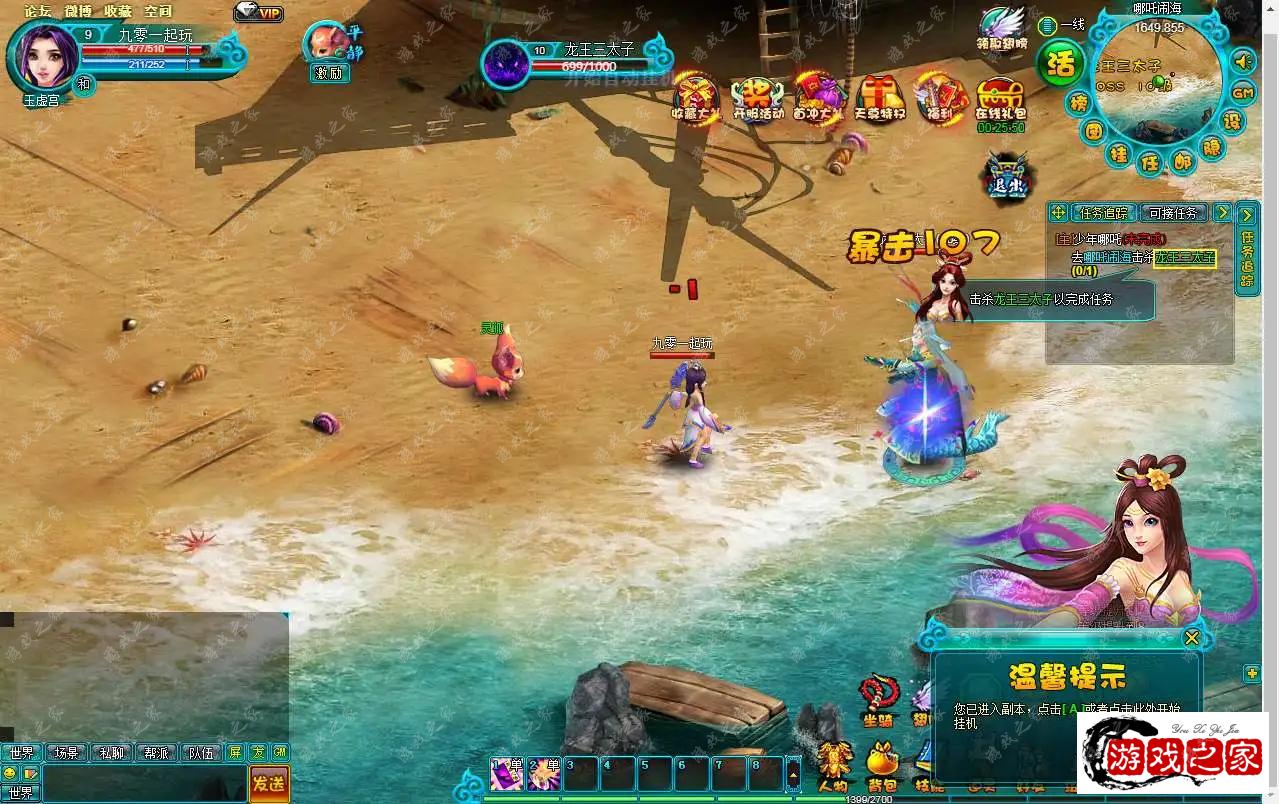This screenshot has width=1279, height=804.
Task: Open the 福利 welfare icon
Action: (x=940, y=96)
